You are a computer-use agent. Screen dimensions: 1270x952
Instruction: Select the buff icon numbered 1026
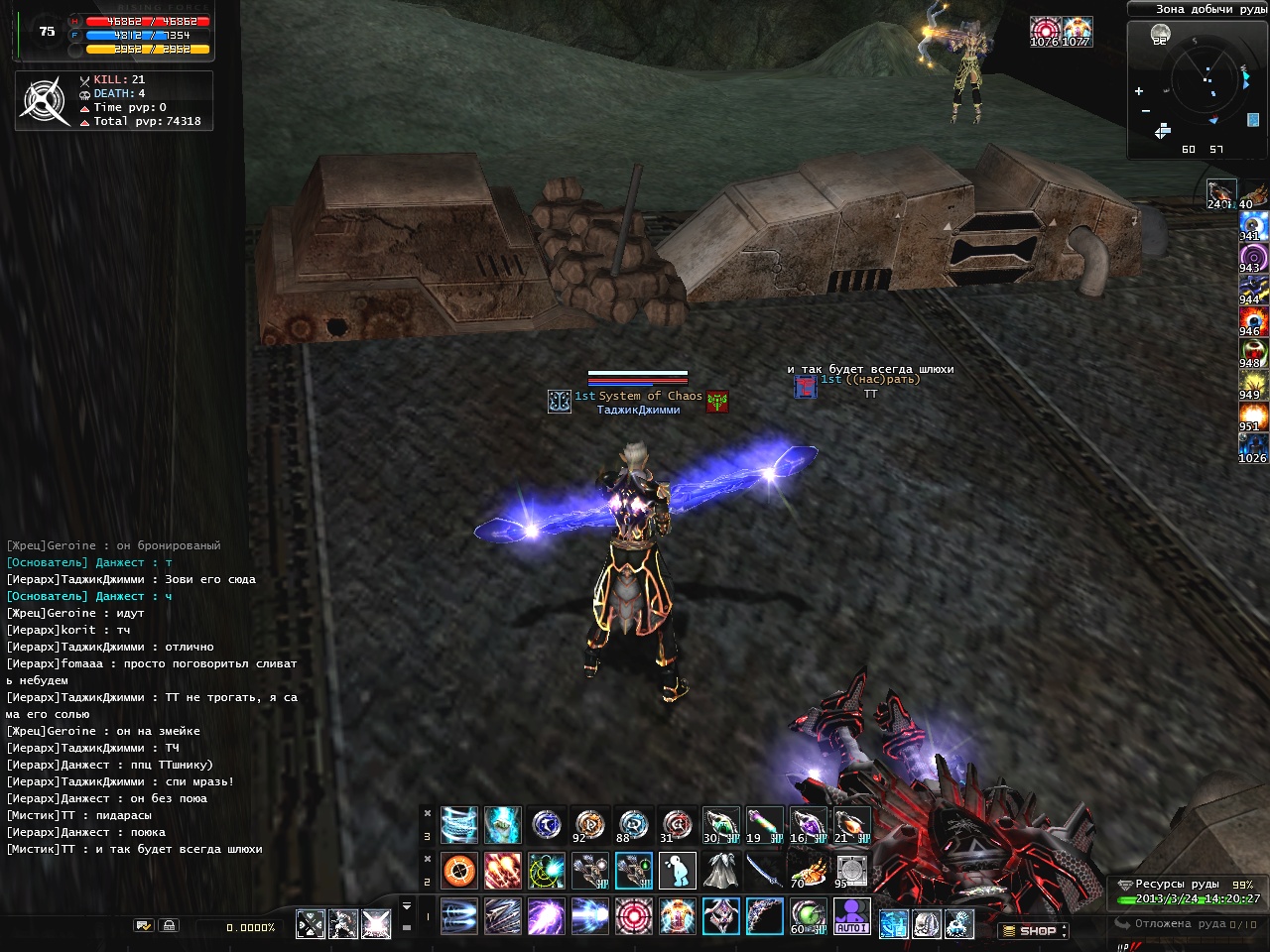coord(1252,446)
